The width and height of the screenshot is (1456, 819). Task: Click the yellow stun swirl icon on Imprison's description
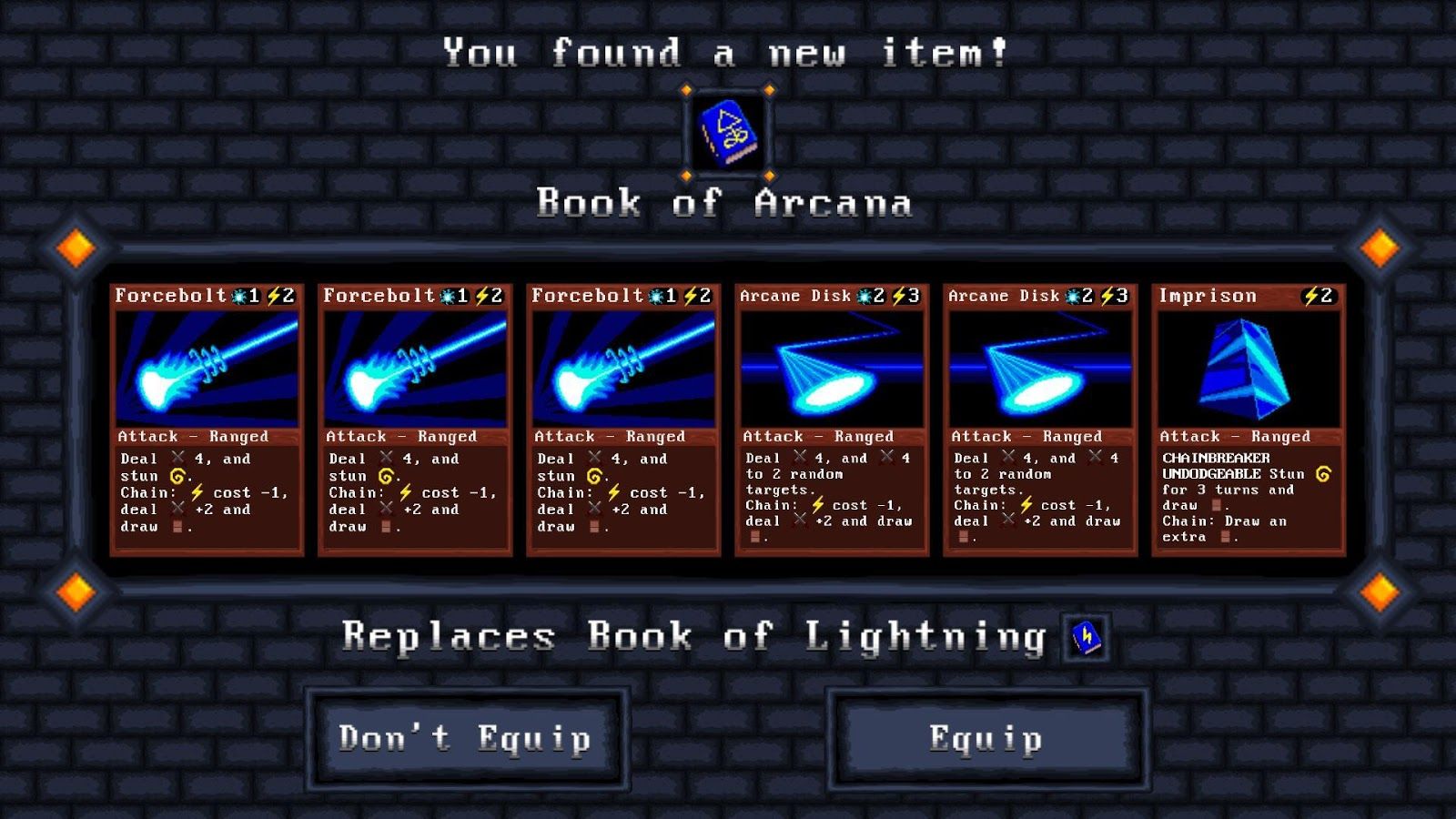pyautogui.click(x=1323, y=475)
